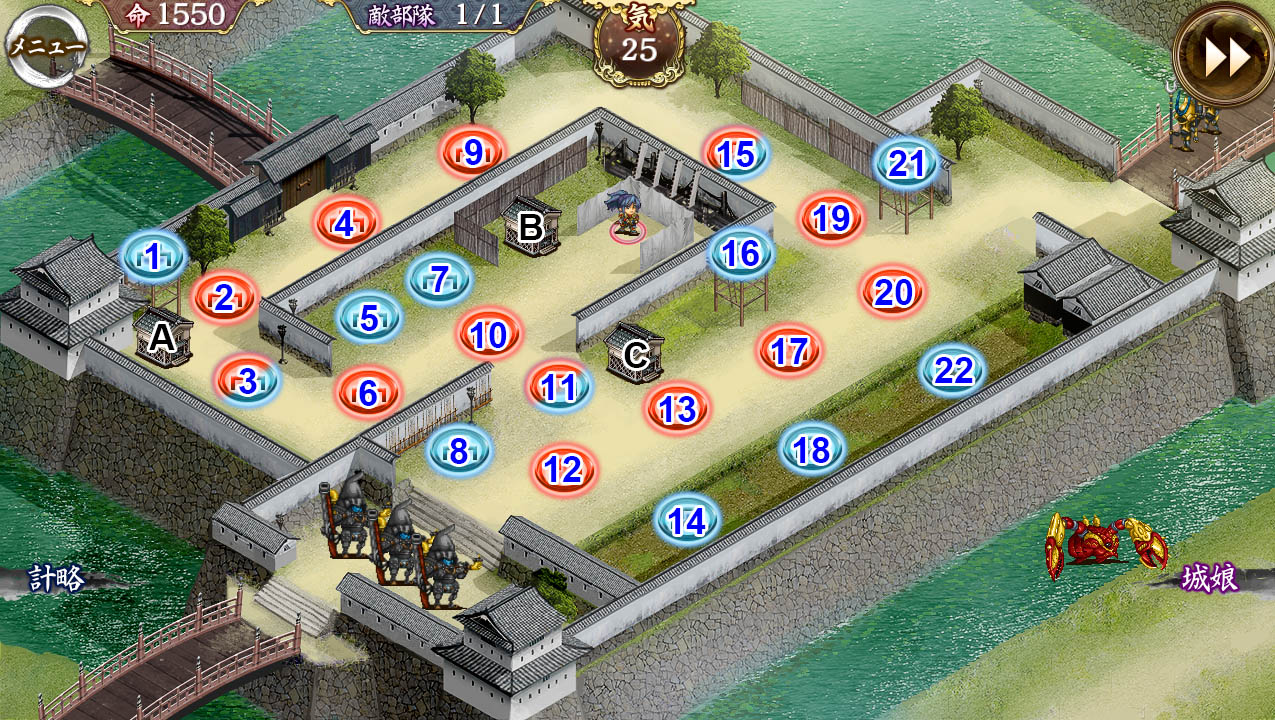Pick red deployment tile 10

pos(489,335)
